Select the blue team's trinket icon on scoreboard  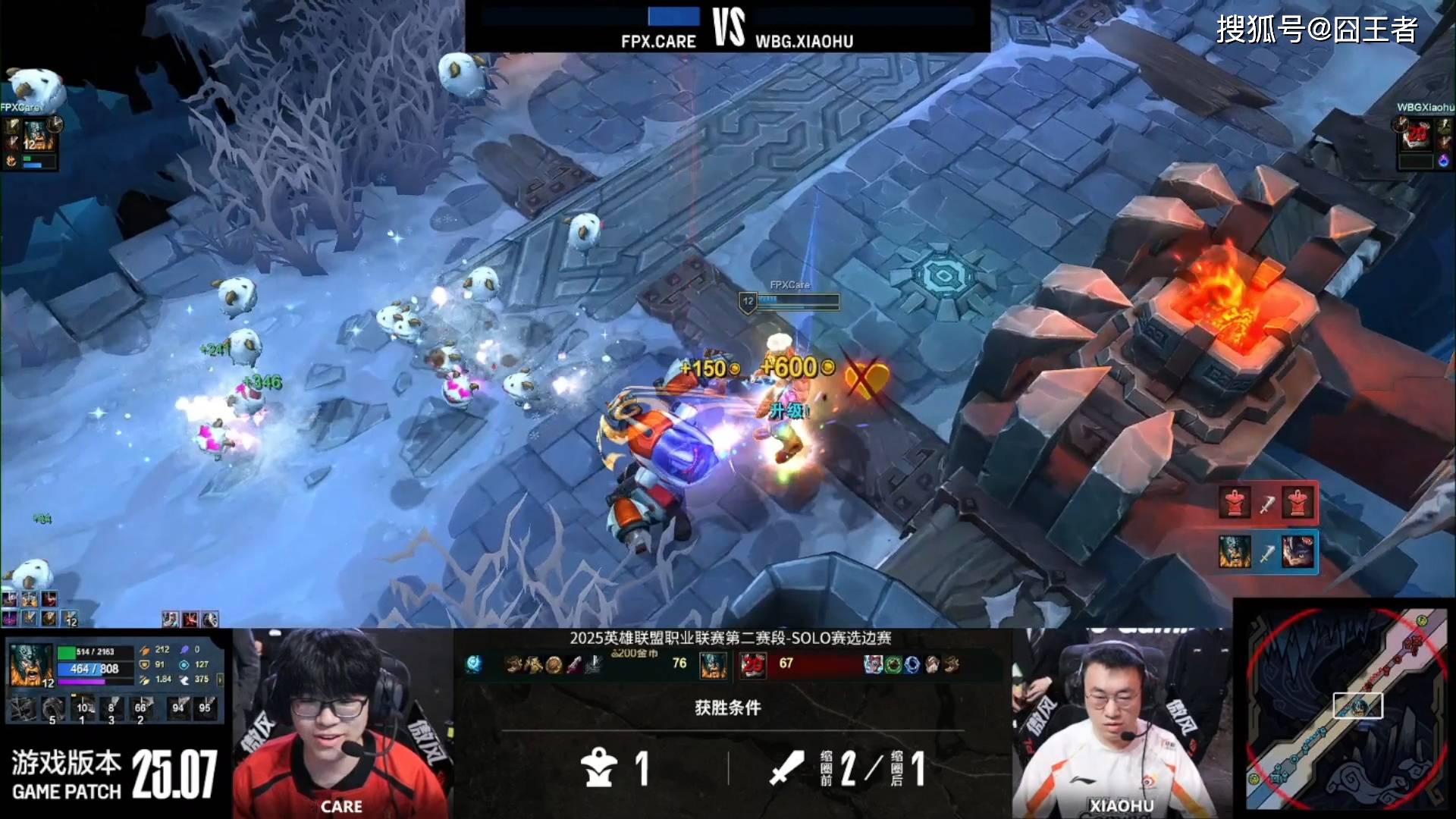pos(474,665)
